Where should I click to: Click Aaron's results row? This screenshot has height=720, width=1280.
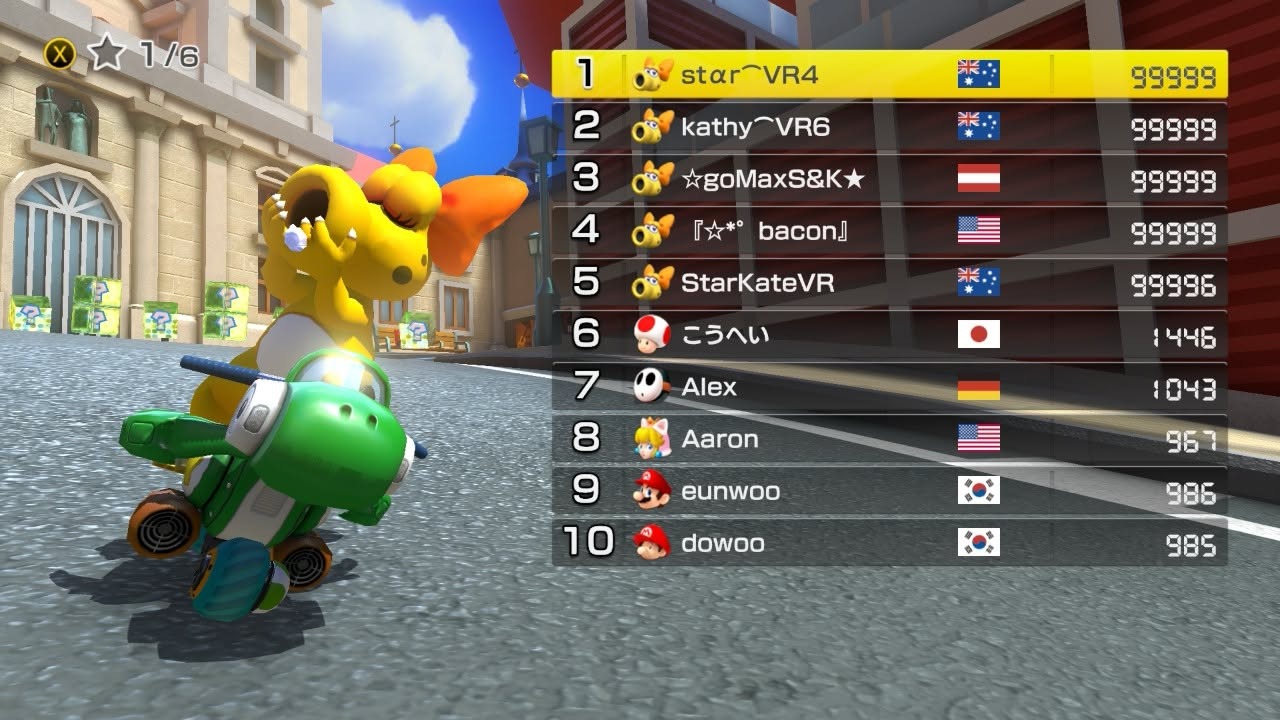[889, 439]
